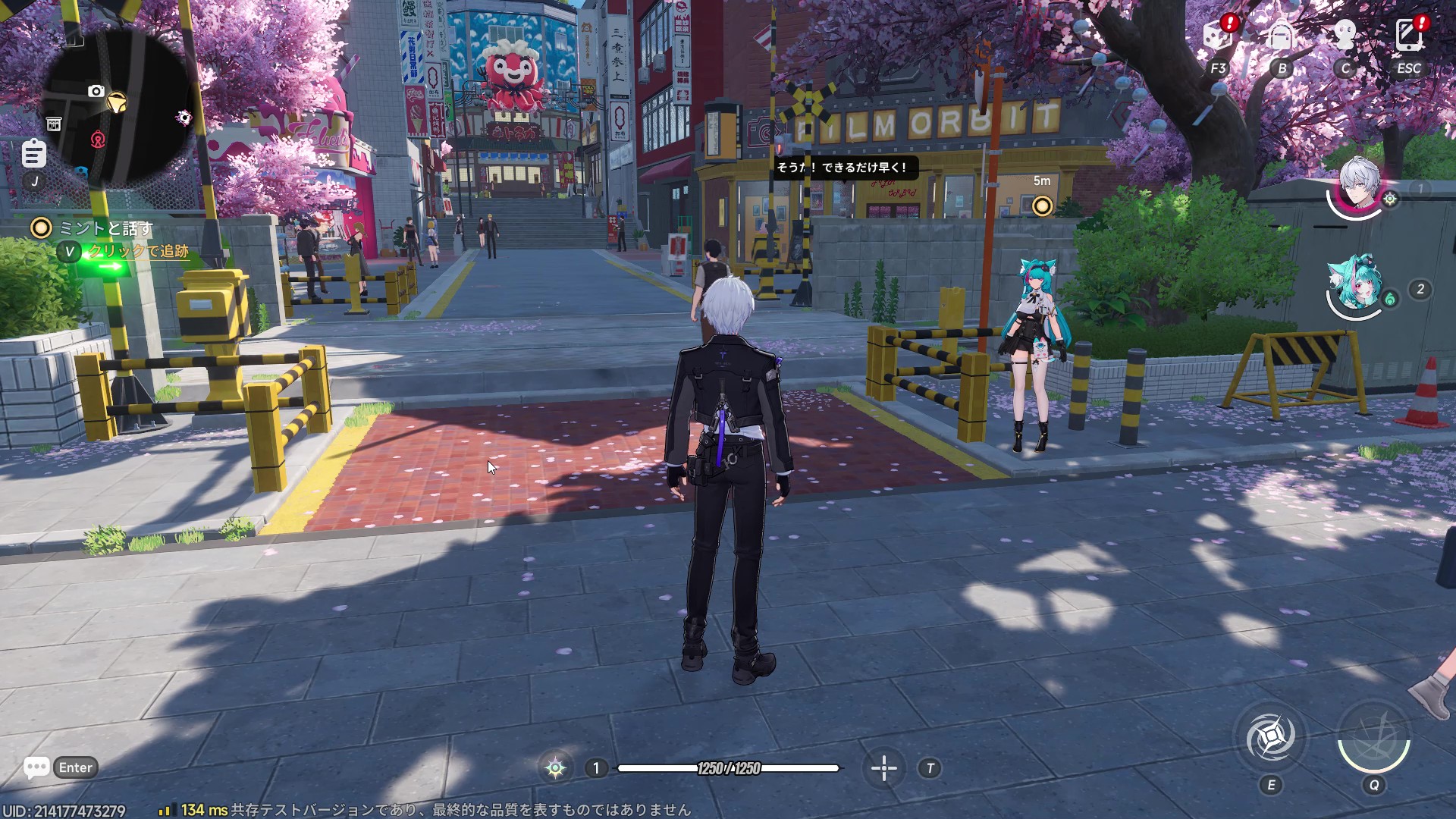Click the star emblem beside health bar

coord(555,768)
